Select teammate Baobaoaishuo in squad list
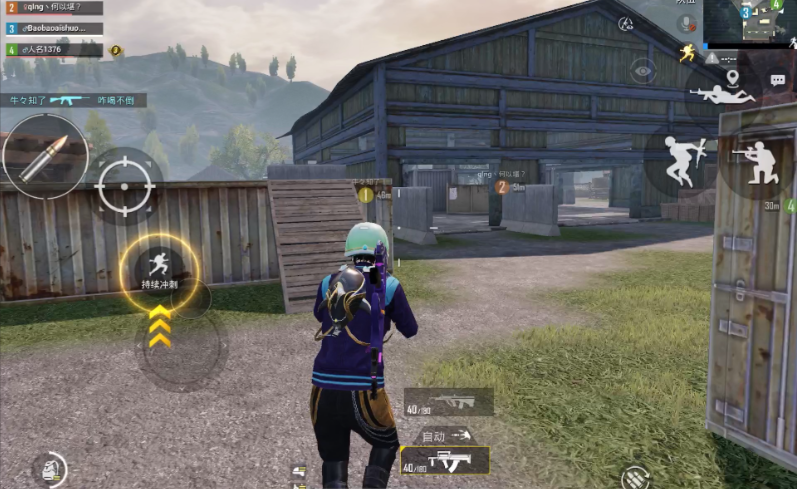Viewport: 797px width, 489px height. tap(54, 29)
